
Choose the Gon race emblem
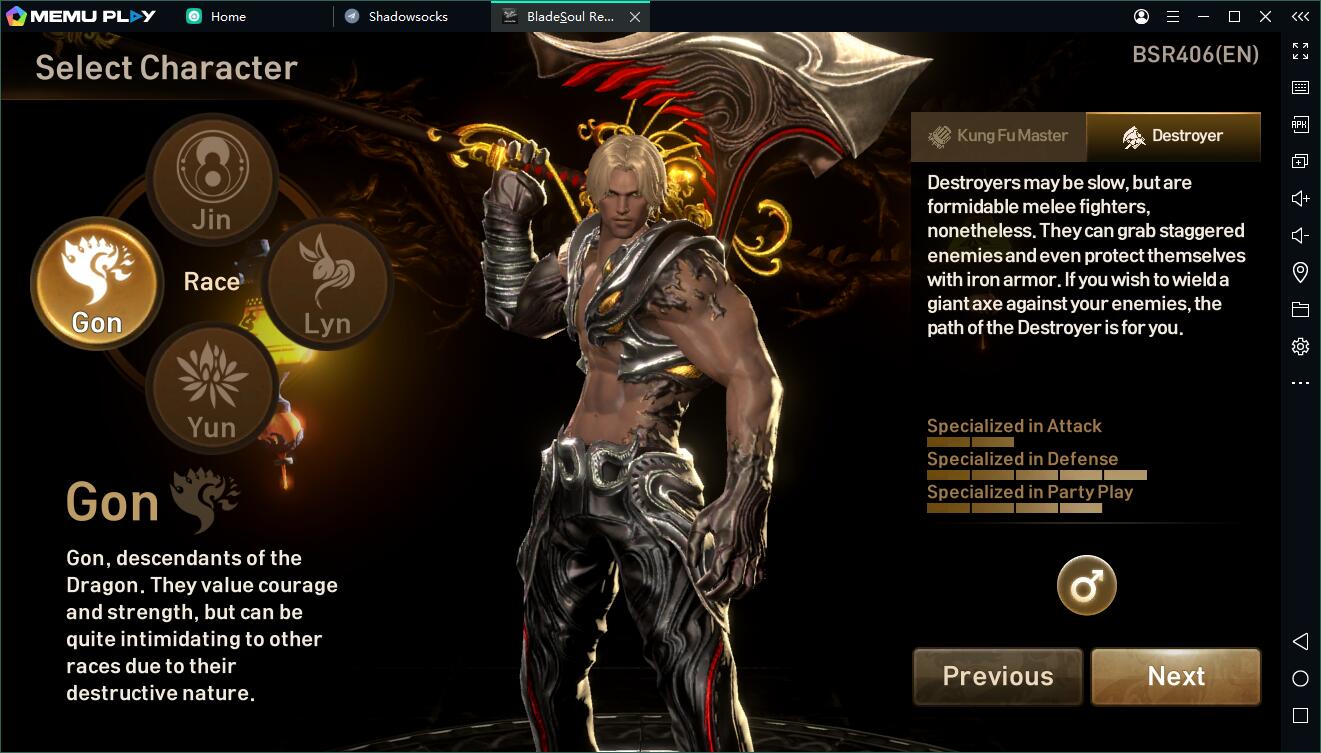pyautogui.click(x=97, y=283)
